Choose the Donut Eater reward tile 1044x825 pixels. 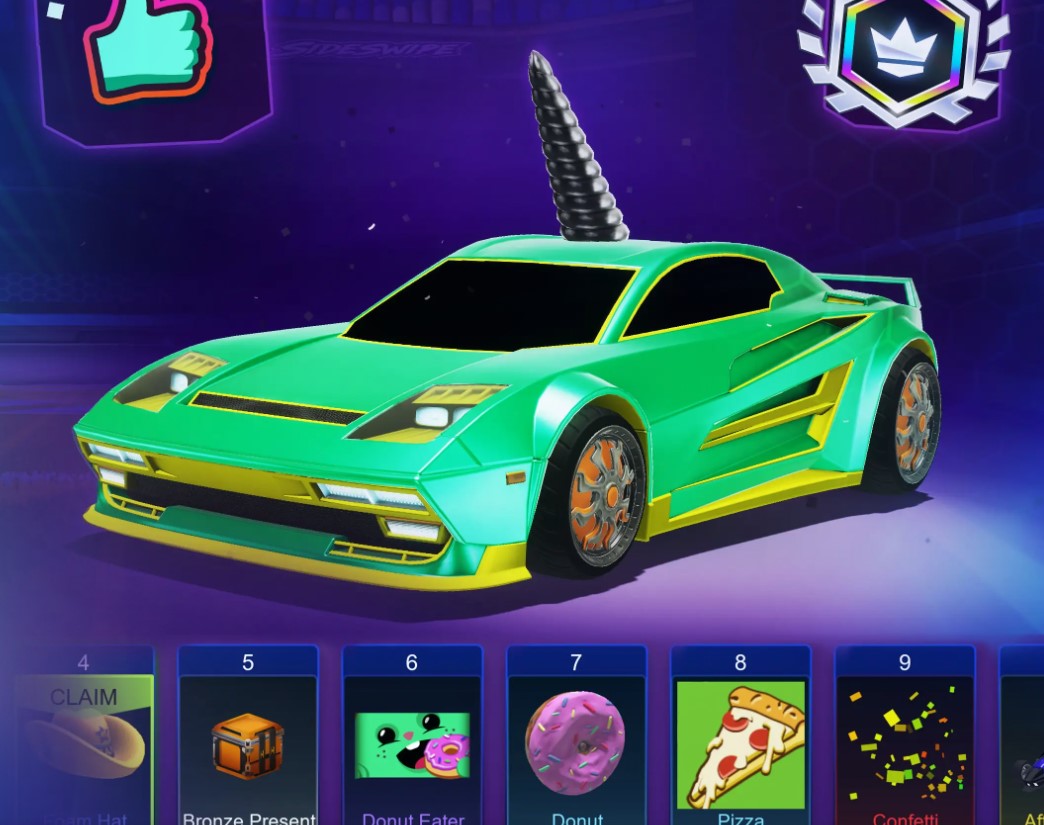[412, 745]
